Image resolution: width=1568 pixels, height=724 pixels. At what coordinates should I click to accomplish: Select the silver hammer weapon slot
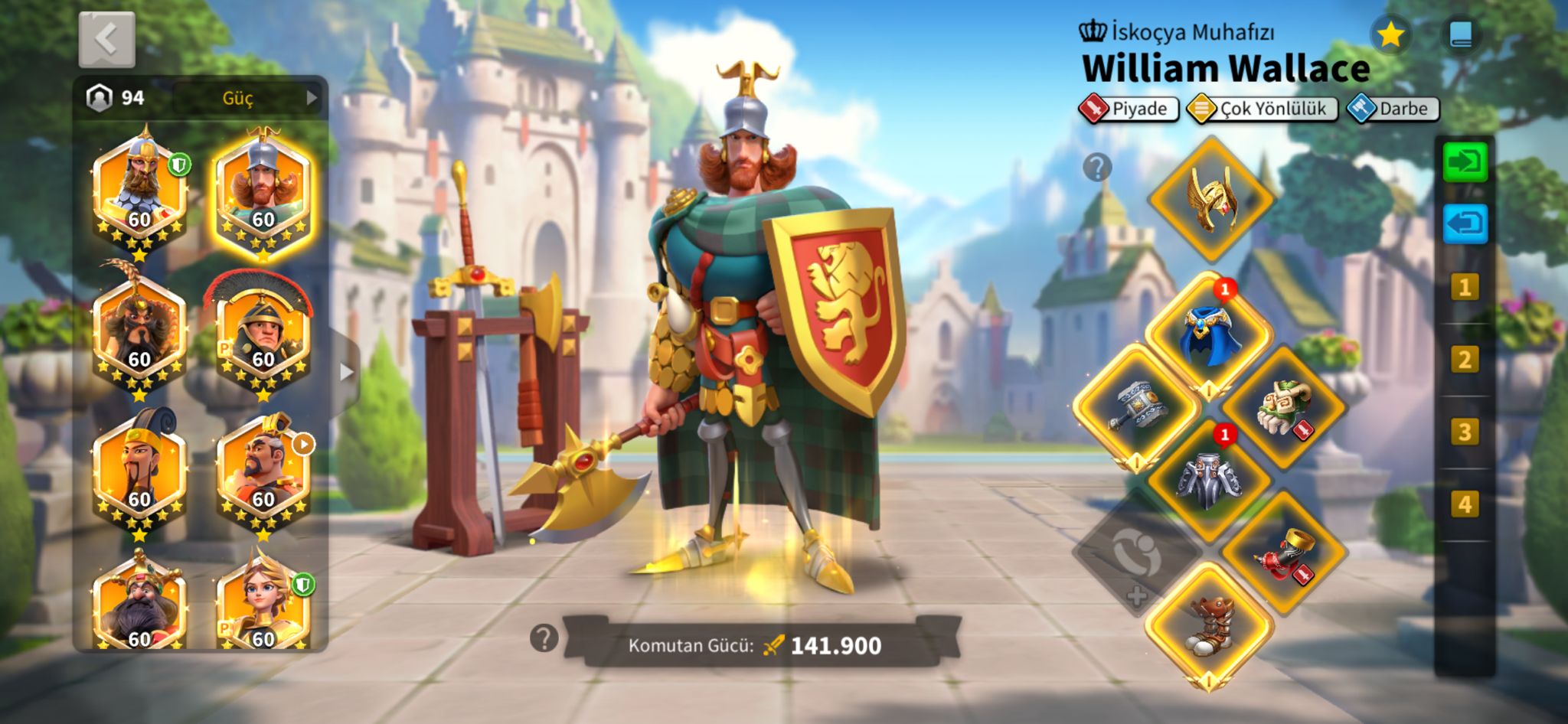tap(1137, 406)
